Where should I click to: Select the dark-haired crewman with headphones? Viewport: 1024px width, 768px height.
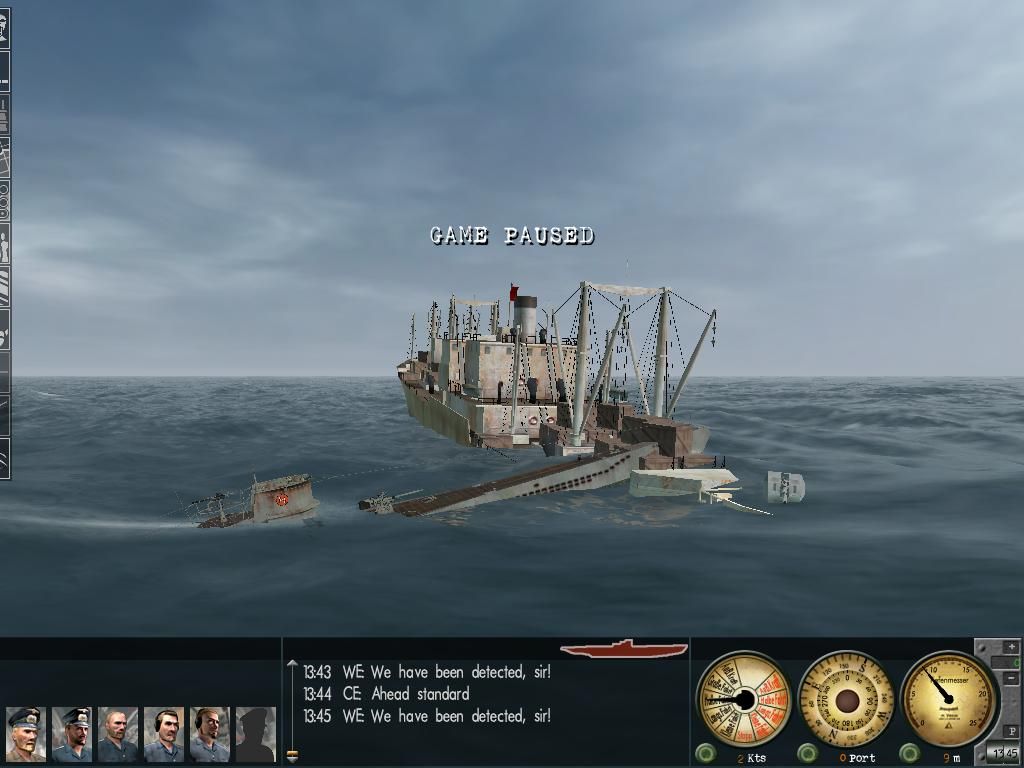(163, 734)
